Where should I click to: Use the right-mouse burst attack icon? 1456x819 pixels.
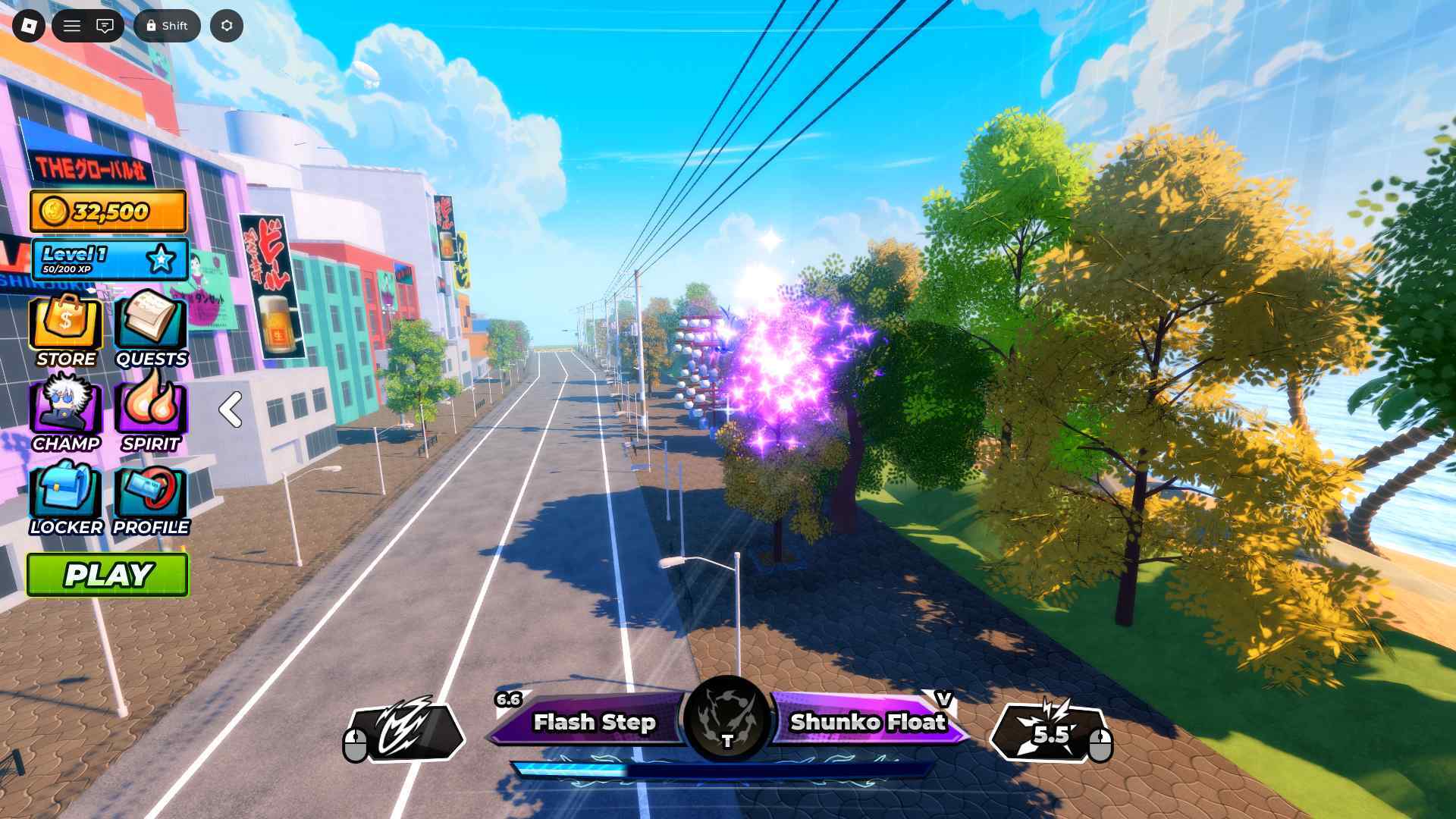coord(1050,733)
